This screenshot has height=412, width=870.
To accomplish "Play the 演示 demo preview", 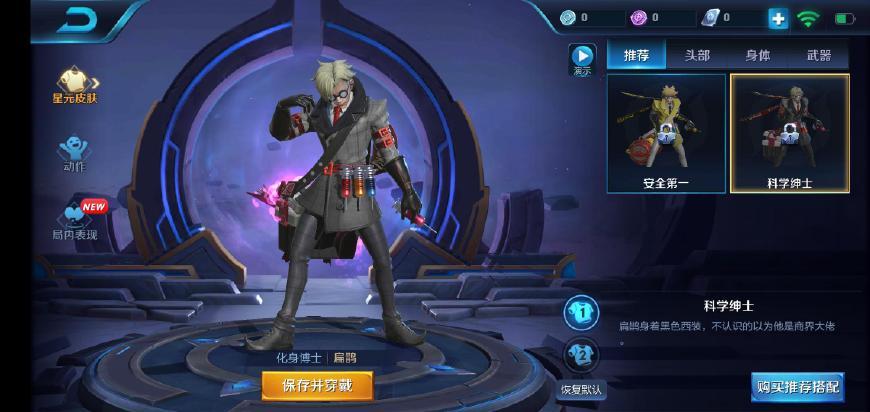I will coord(581,59).
